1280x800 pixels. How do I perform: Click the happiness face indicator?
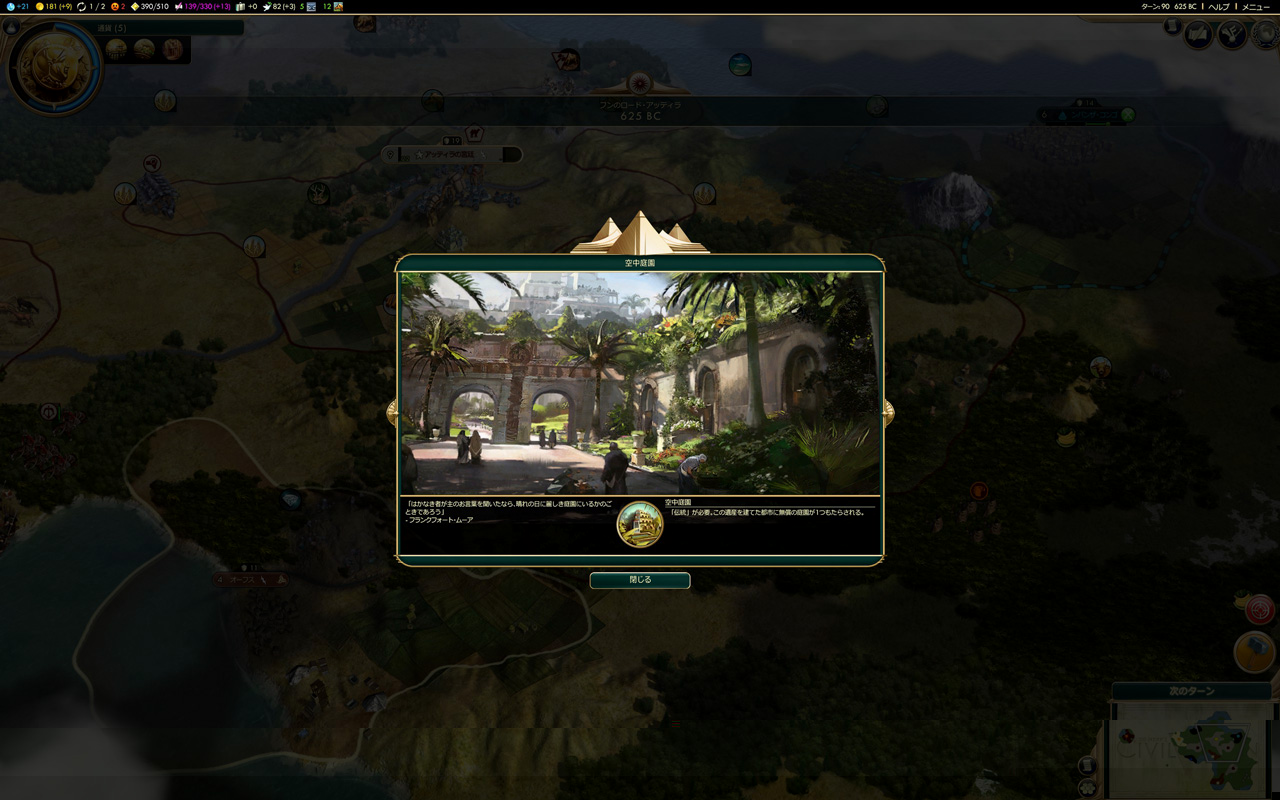119,6
